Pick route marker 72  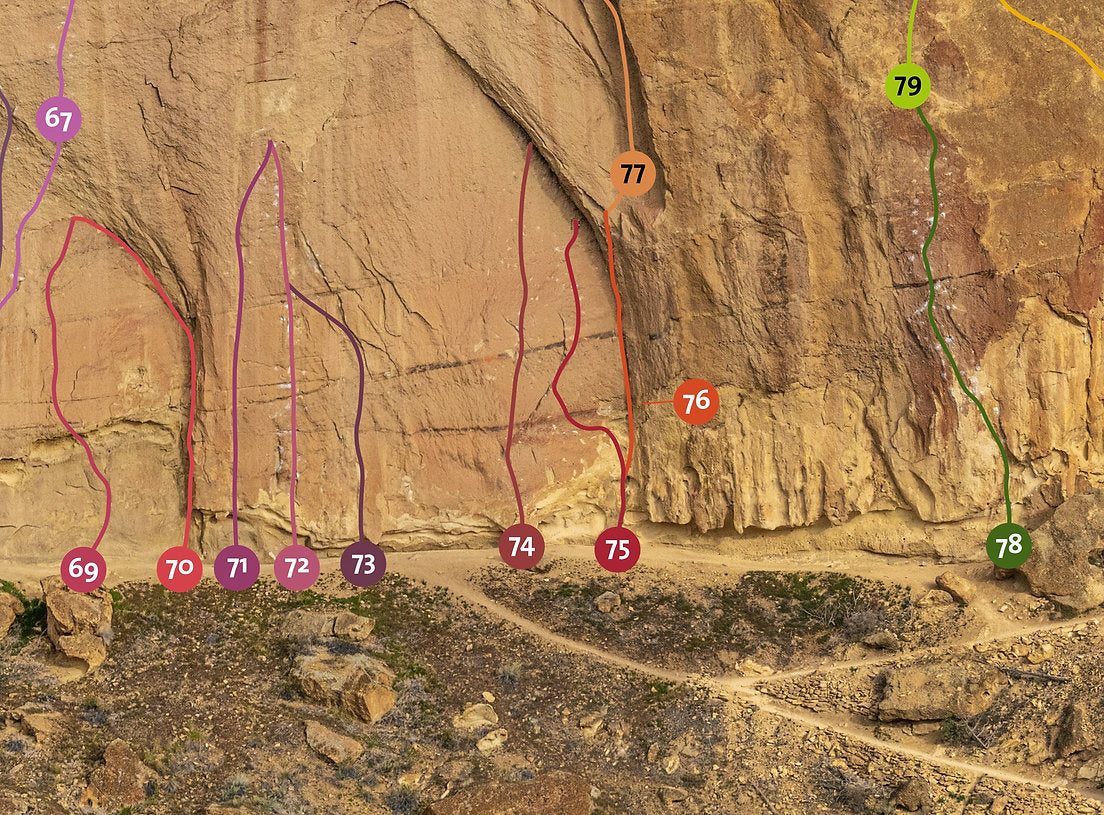click(x=296, y=568)
